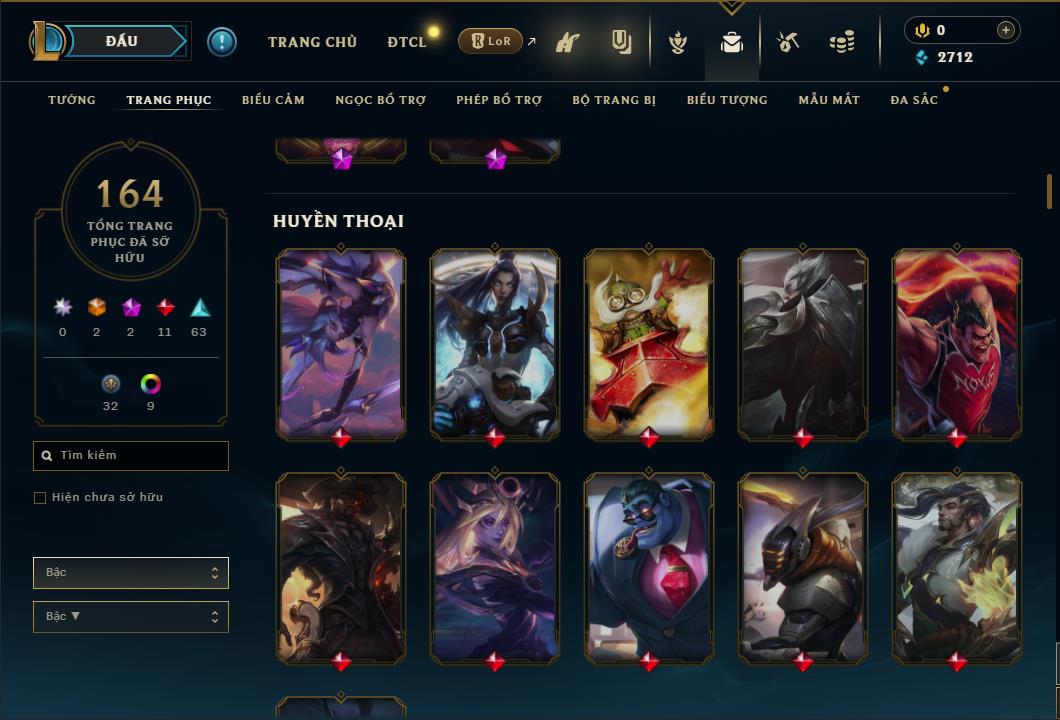This screenshot has height=720, width=1060.
Task: Select the NGỌC BỔ TRỢ tab
Action: point(380,100)
